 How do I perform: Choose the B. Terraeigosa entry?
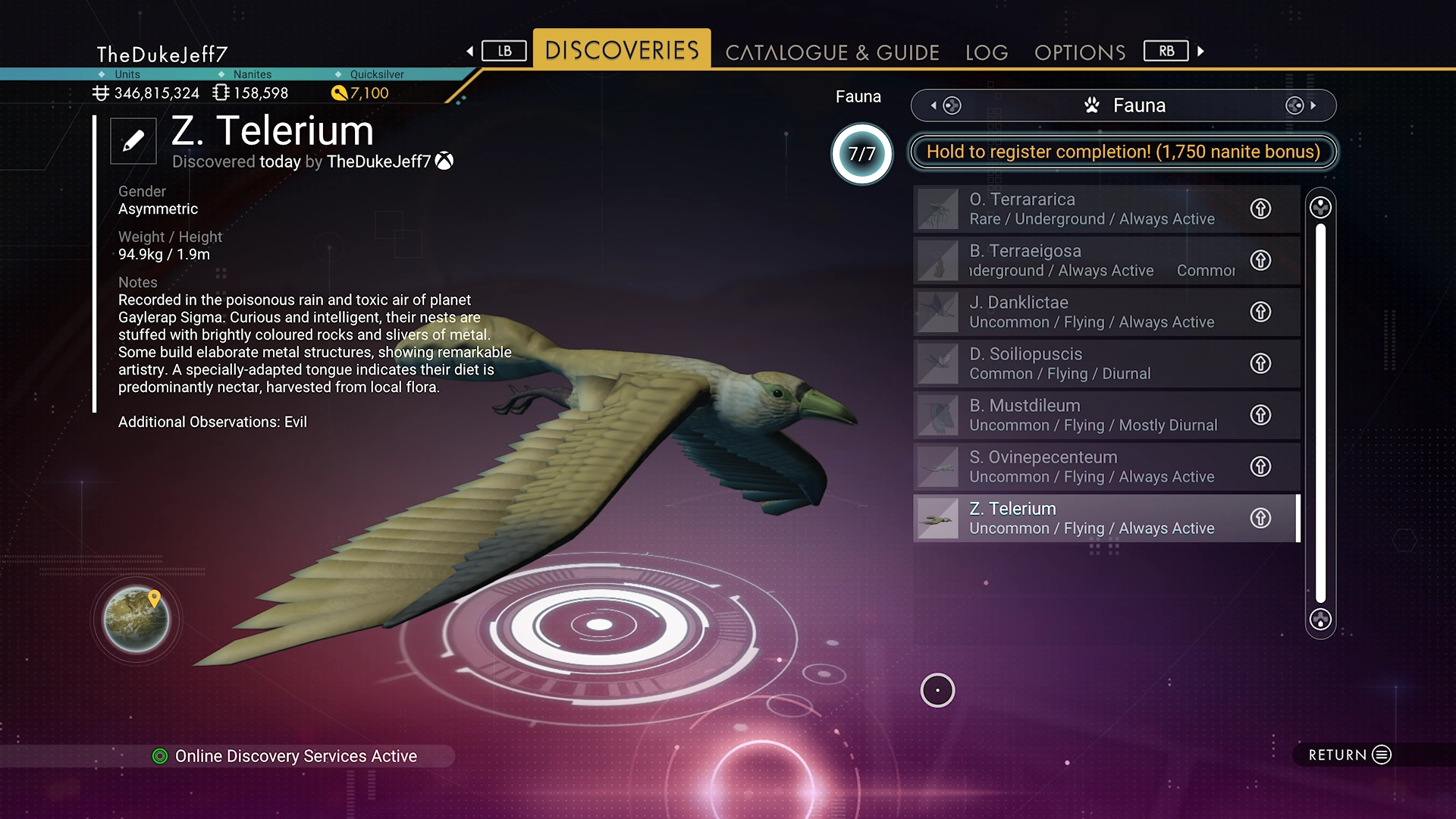pyautogui.click(x=1077, y=261)
